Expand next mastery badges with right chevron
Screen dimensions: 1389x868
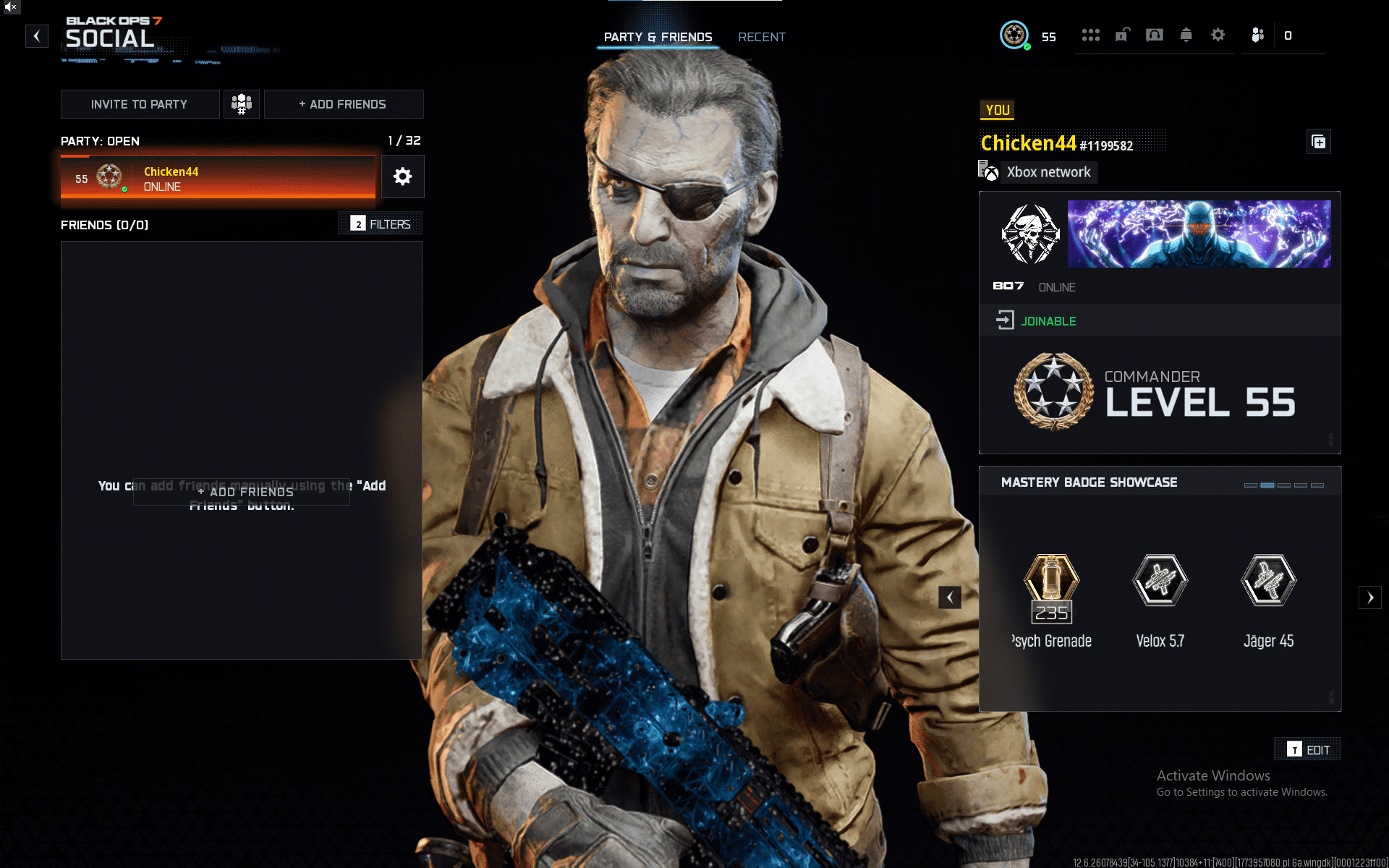(x=1371, y=597)
